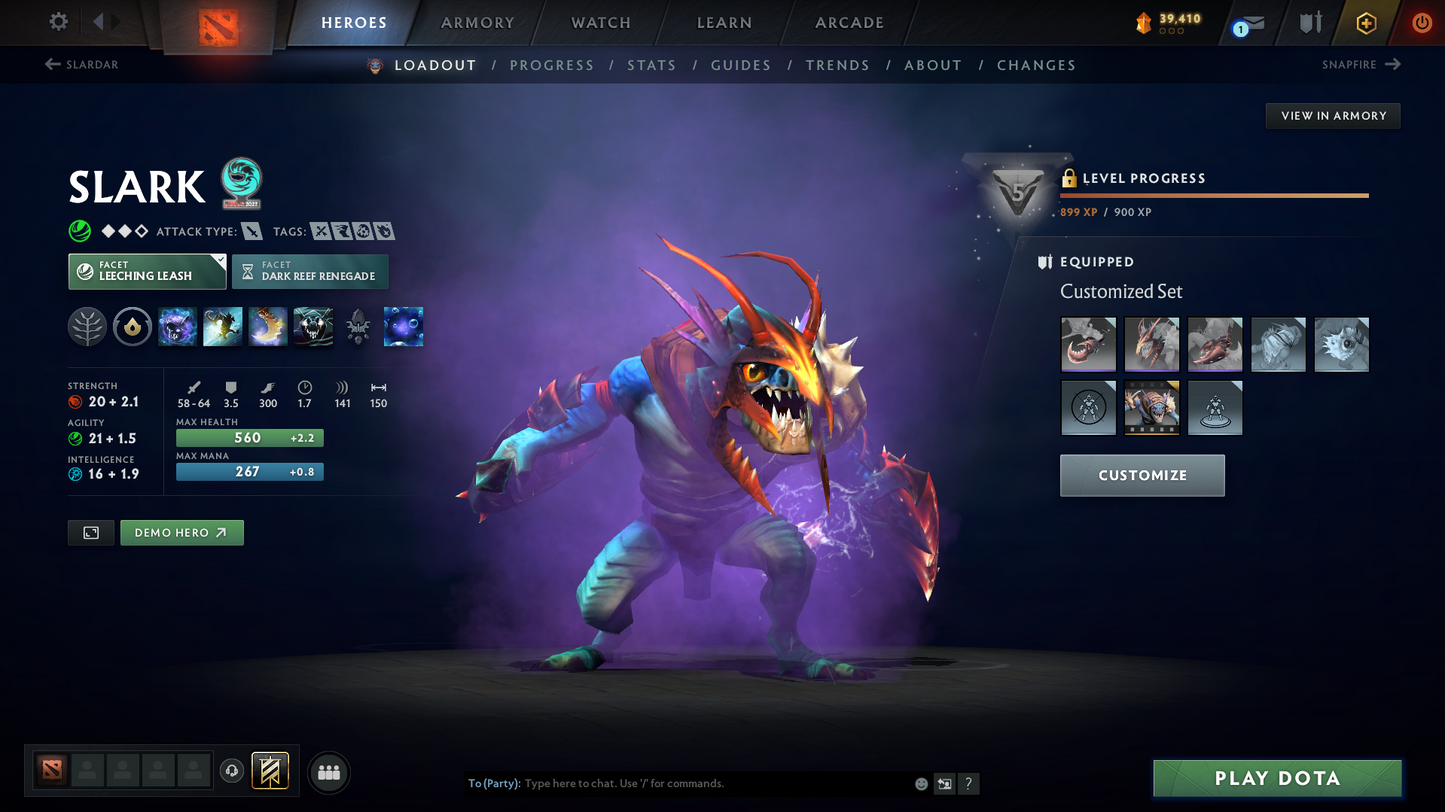Select Slark's Dark Pact ability icon
Image resolution: width=1445 pixels, height=812 pixels.
[177, 326]
